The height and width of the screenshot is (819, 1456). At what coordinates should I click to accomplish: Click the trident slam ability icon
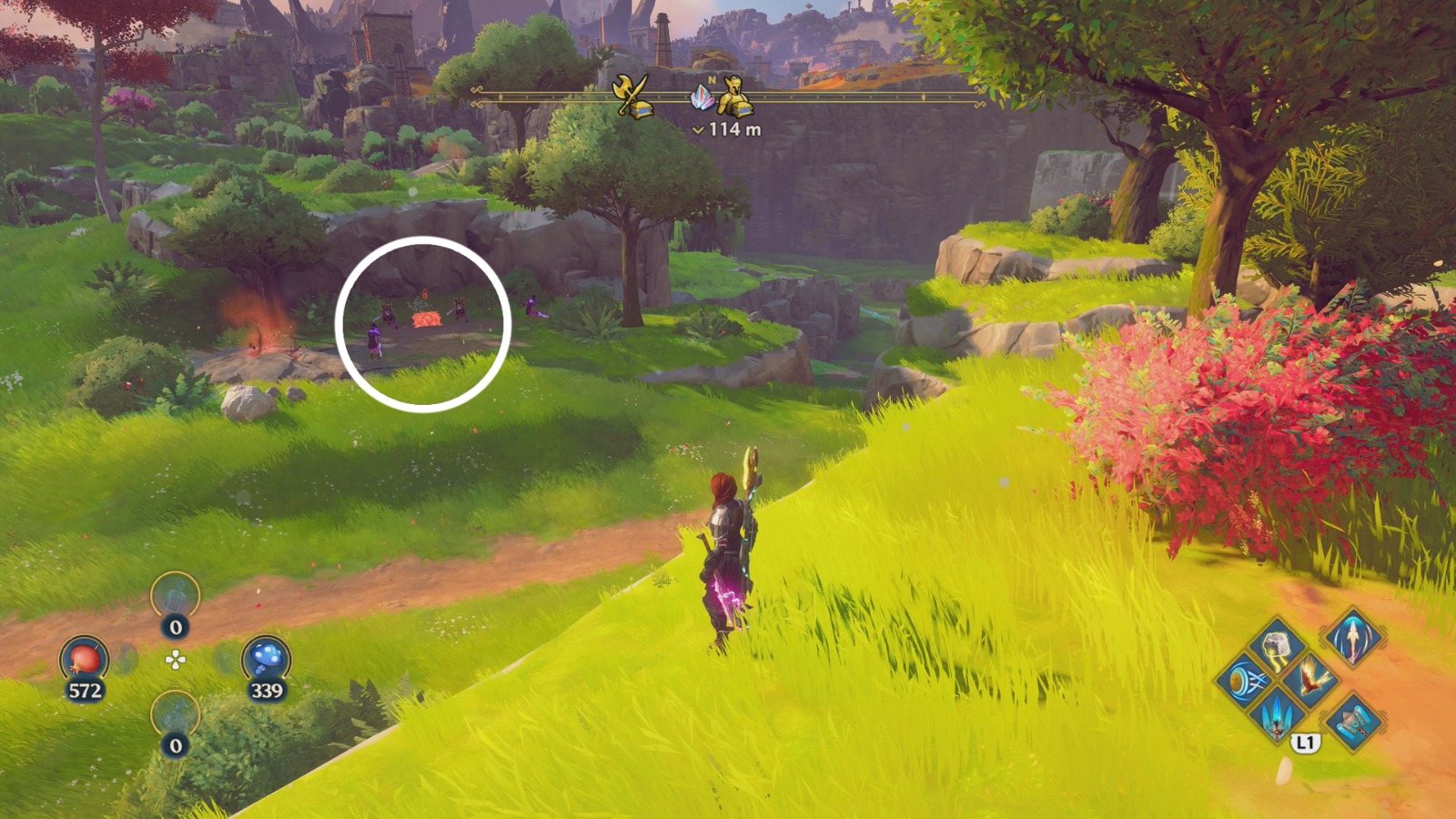click(x=1277, y=717)
